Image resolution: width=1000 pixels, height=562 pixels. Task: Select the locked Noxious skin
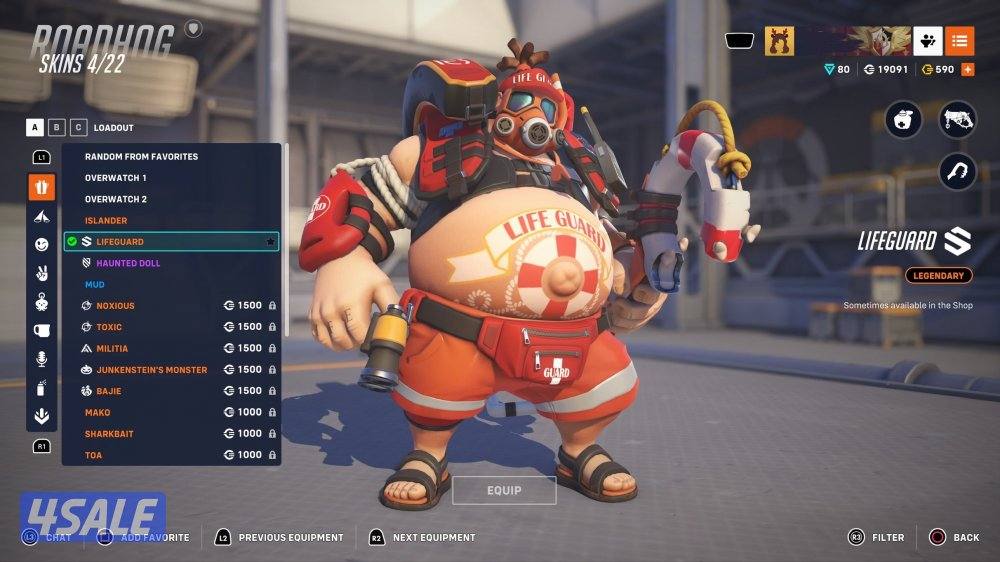pos(115,306)
